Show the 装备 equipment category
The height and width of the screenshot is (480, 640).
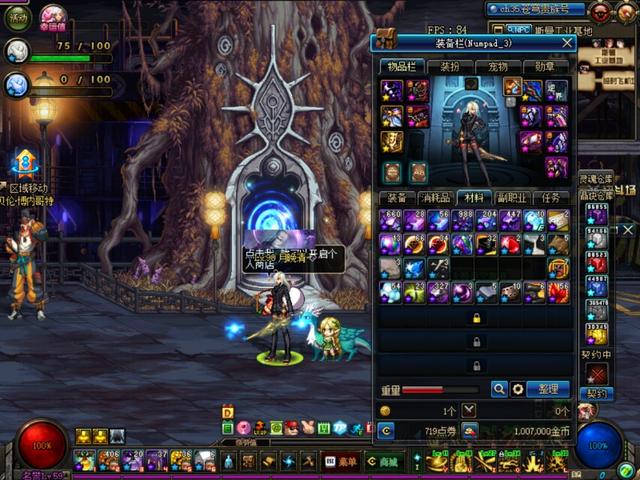[397, 197]
